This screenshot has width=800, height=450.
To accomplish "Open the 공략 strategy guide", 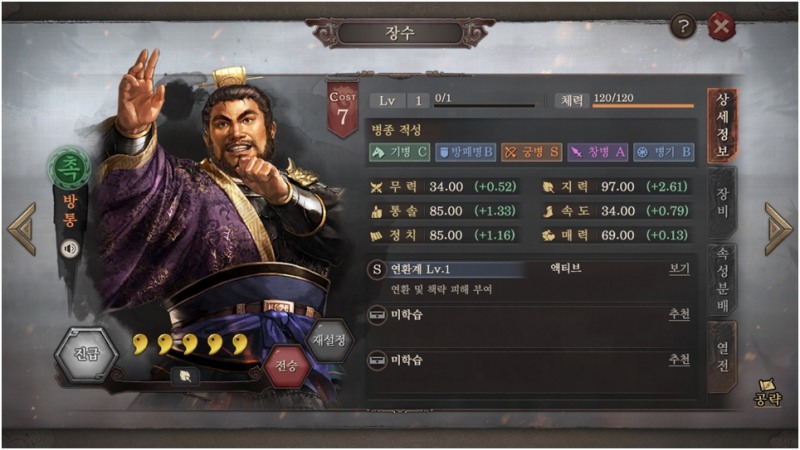I will 766,393.
